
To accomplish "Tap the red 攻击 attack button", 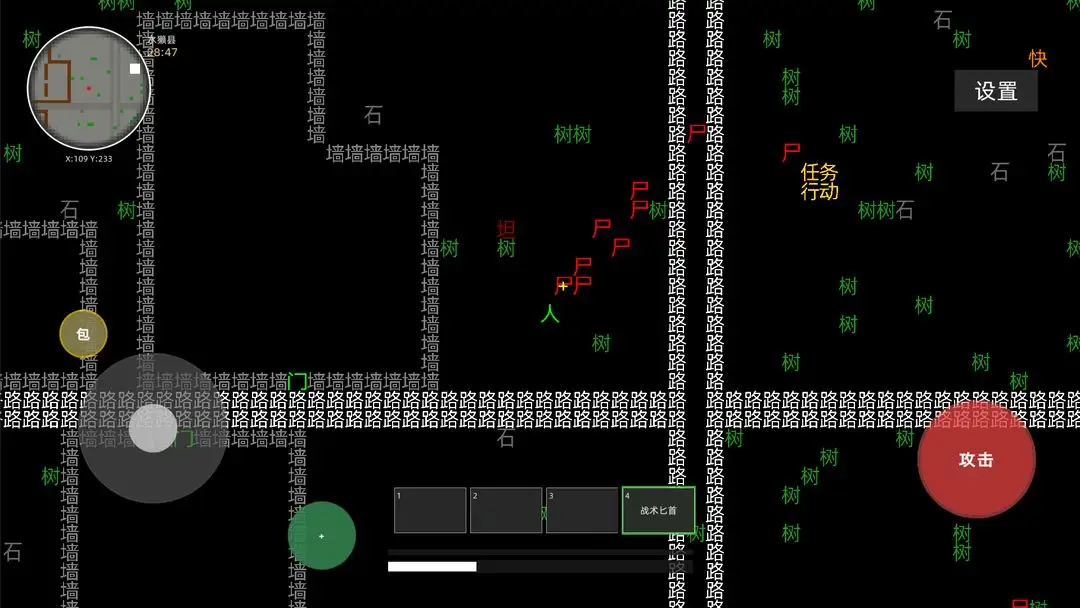I will coord(976,460).
